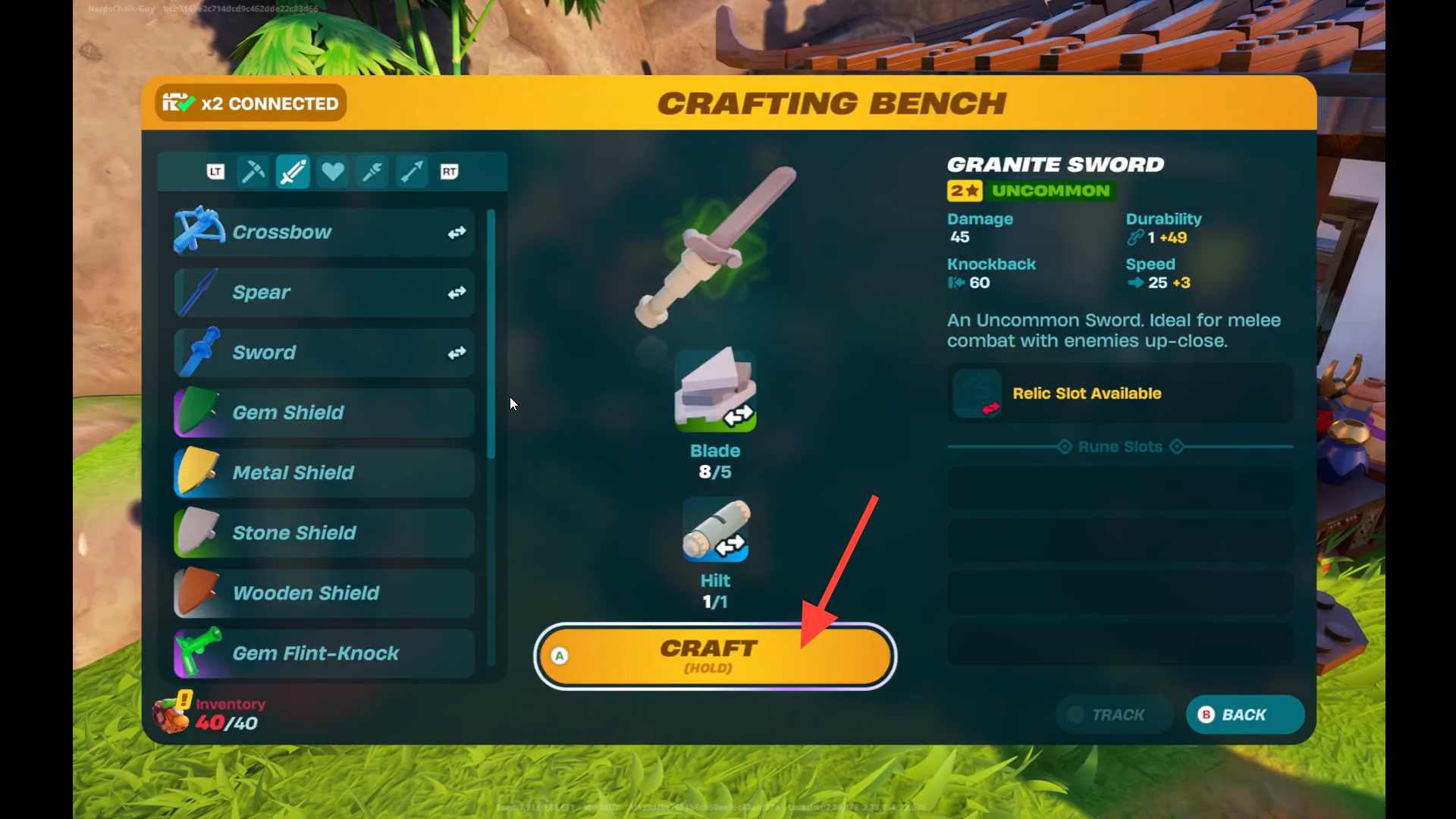
Task: Select the Gem Flint-Knock recipe
Action: [x=324, y=653]
